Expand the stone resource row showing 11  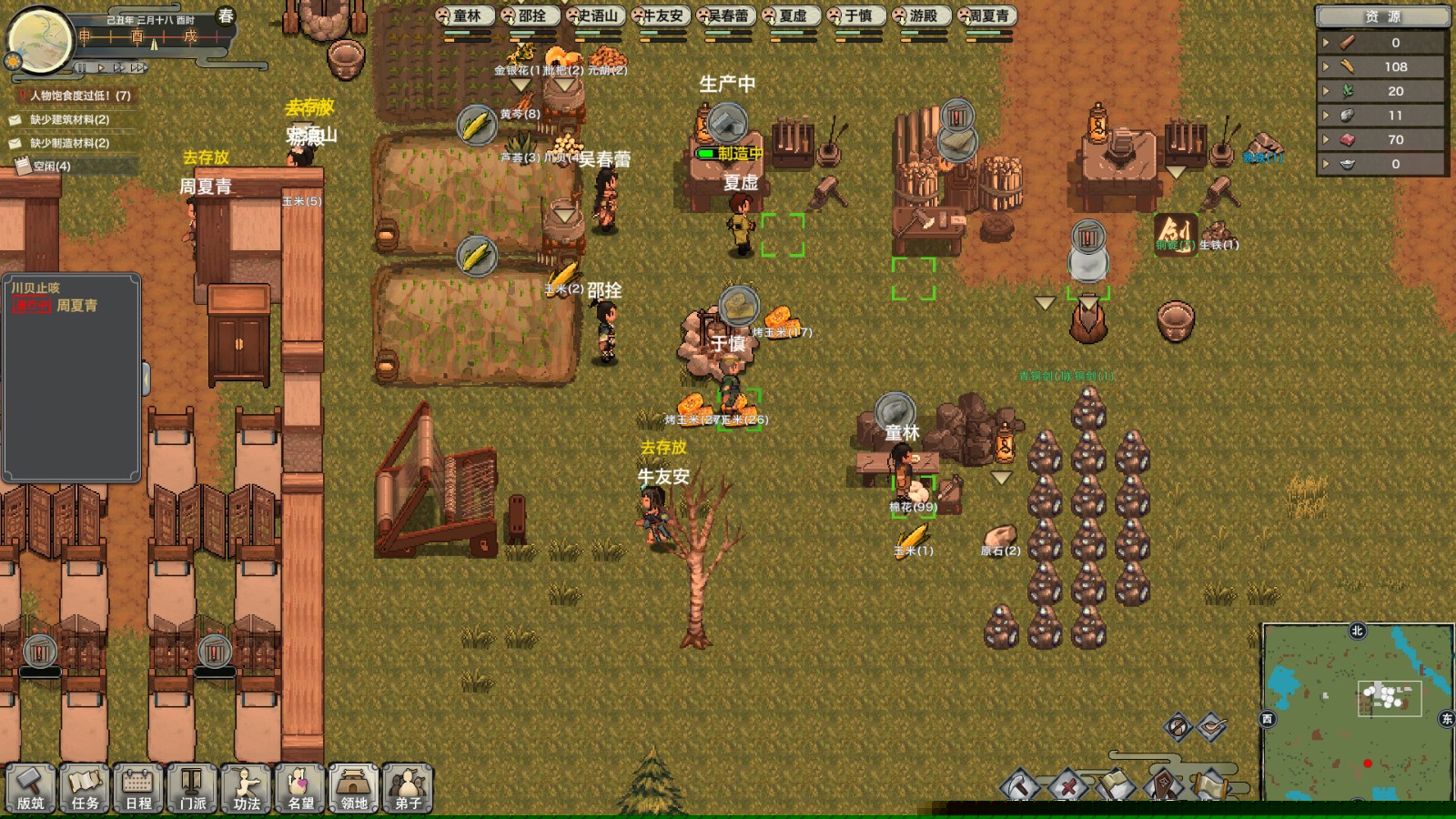tap(1327, 116)
